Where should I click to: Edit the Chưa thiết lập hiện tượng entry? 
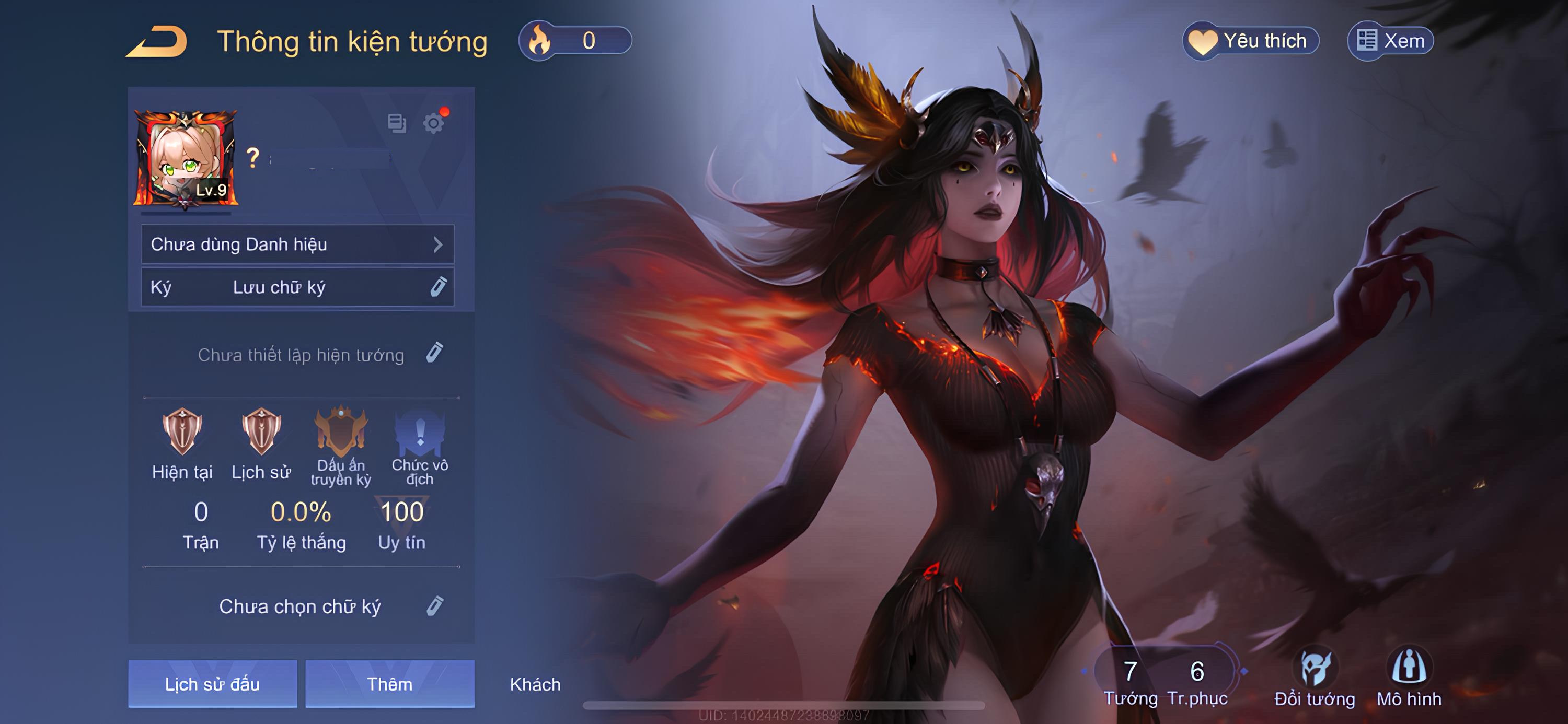coord(435,354)
